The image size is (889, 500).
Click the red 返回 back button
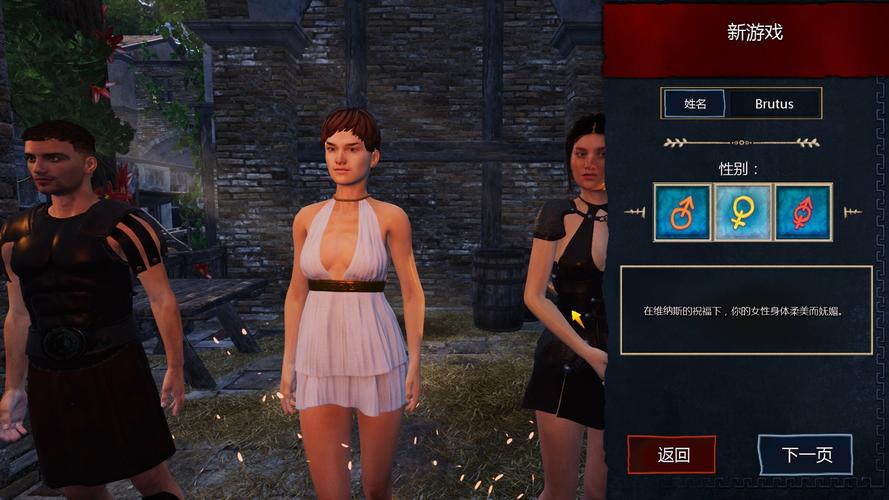(x=672, y=455)
